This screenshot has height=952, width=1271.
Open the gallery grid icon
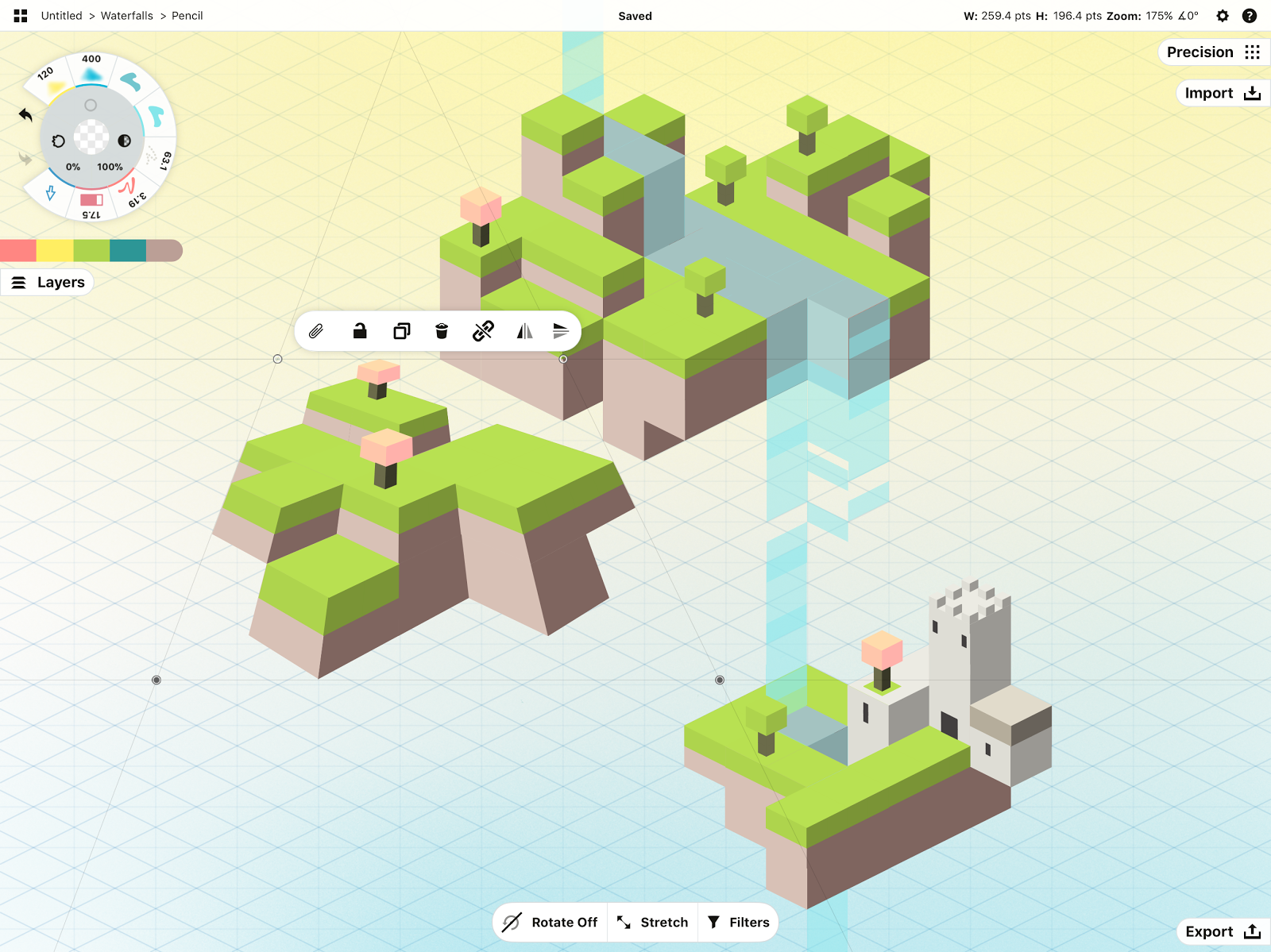[21, 16]
